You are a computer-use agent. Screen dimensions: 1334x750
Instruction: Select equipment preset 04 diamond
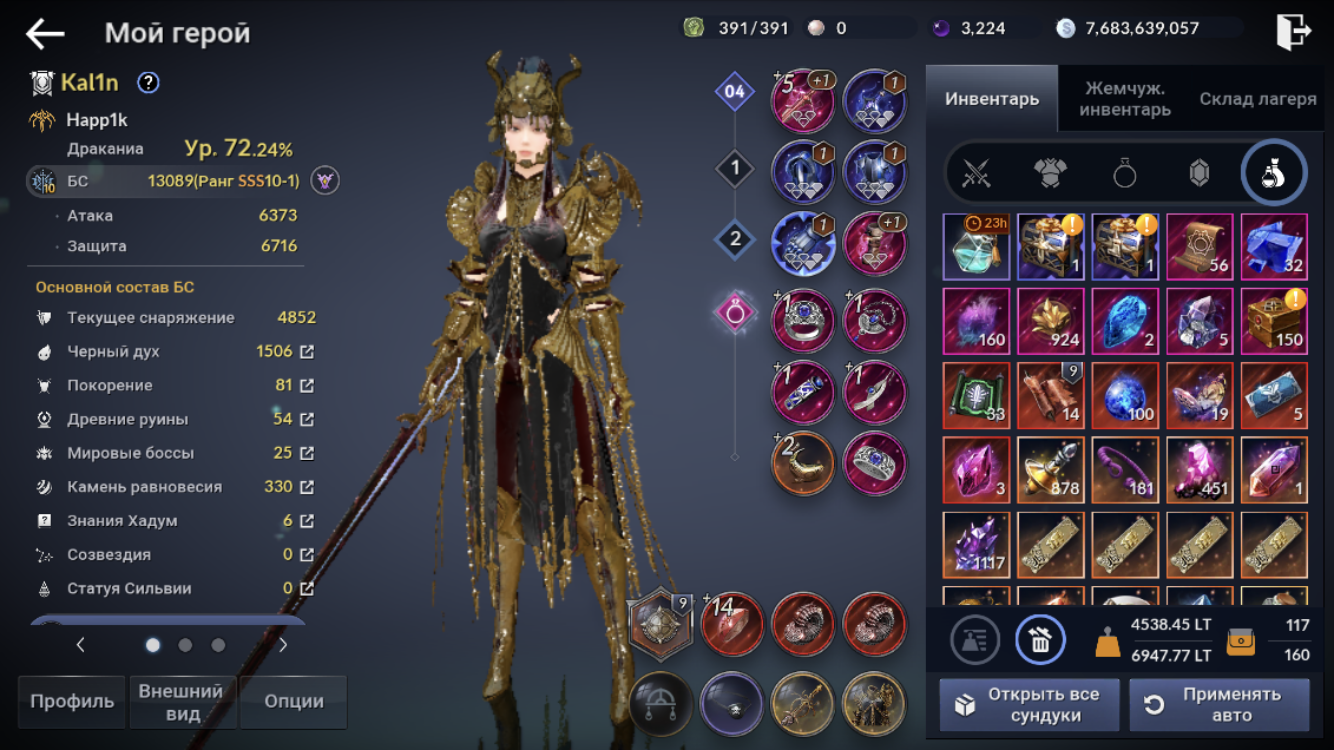(735, 93)
